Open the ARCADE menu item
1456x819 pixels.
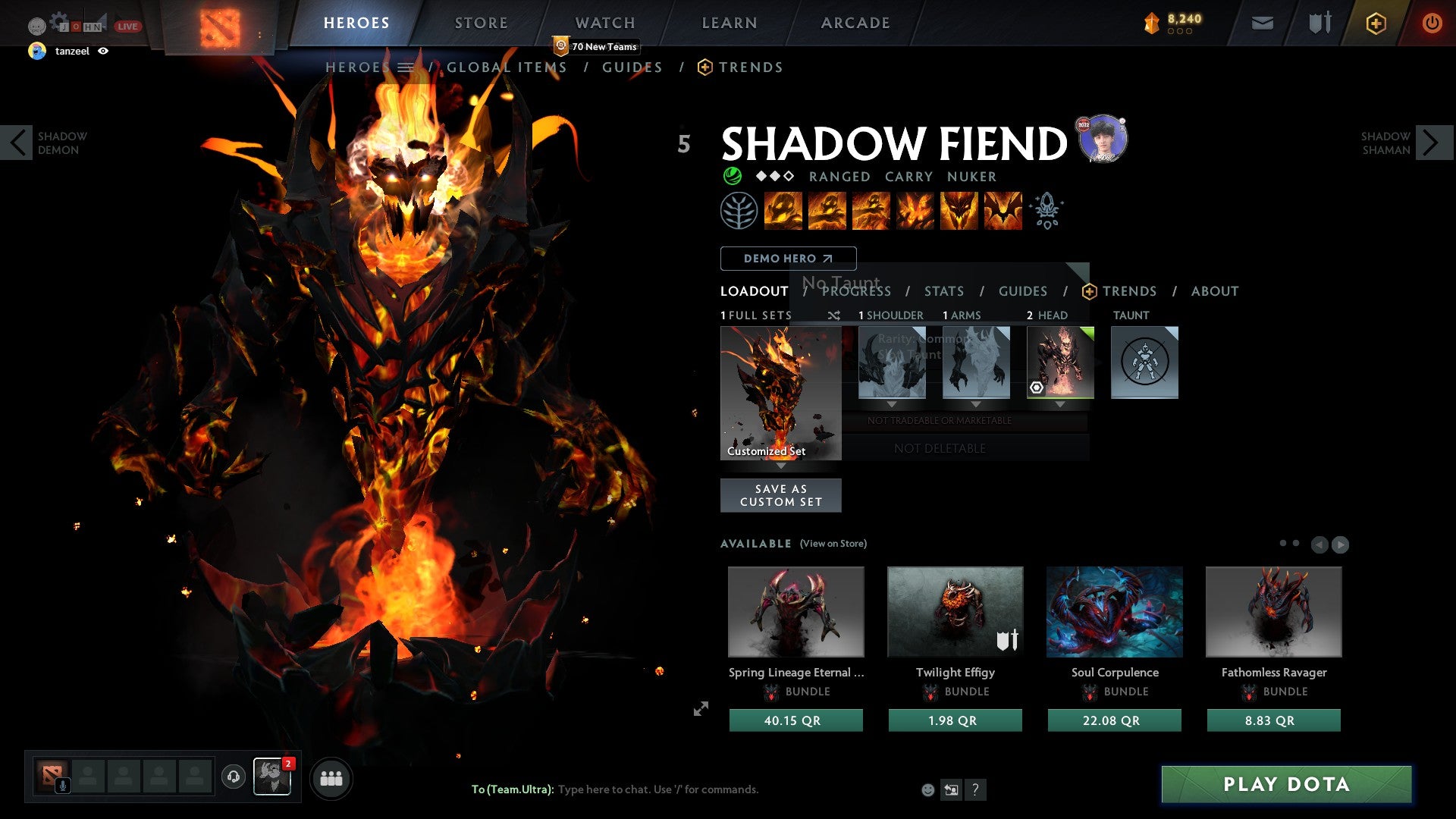click(x=855, y=23)
